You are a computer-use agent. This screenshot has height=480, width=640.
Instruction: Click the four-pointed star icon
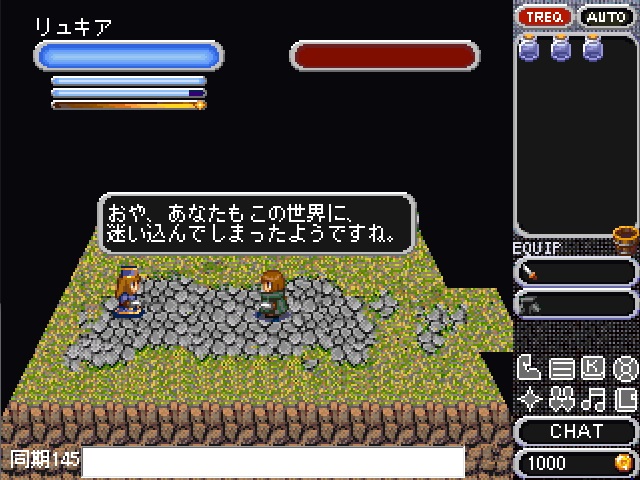click(x=529, y=400)
